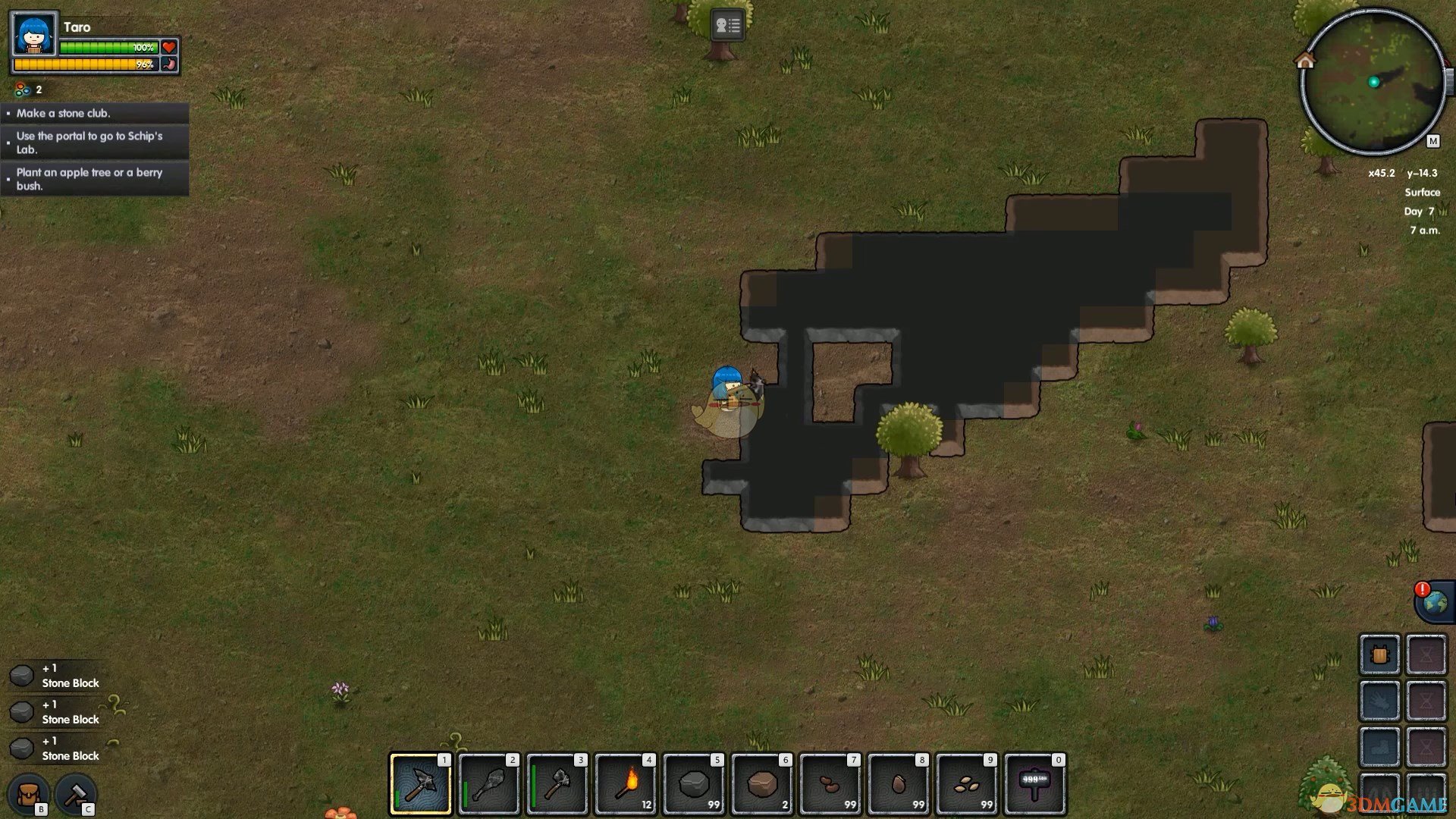Select the stone pickaxe in hotbar slot 1
The width and height of the screenshot is (1456, 819).
point(420,784)
